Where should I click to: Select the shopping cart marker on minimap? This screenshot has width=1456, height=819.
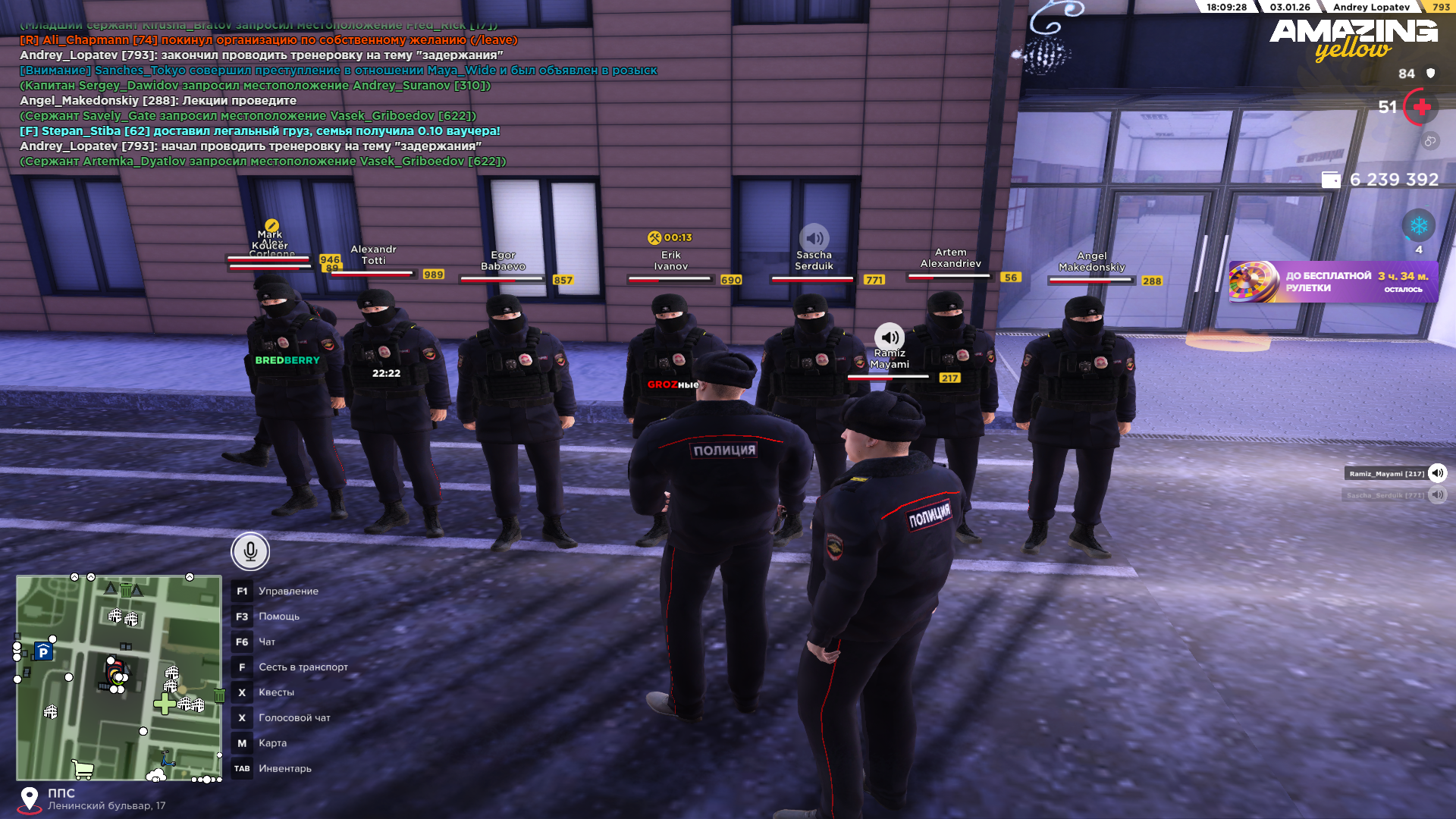point(82,770)
